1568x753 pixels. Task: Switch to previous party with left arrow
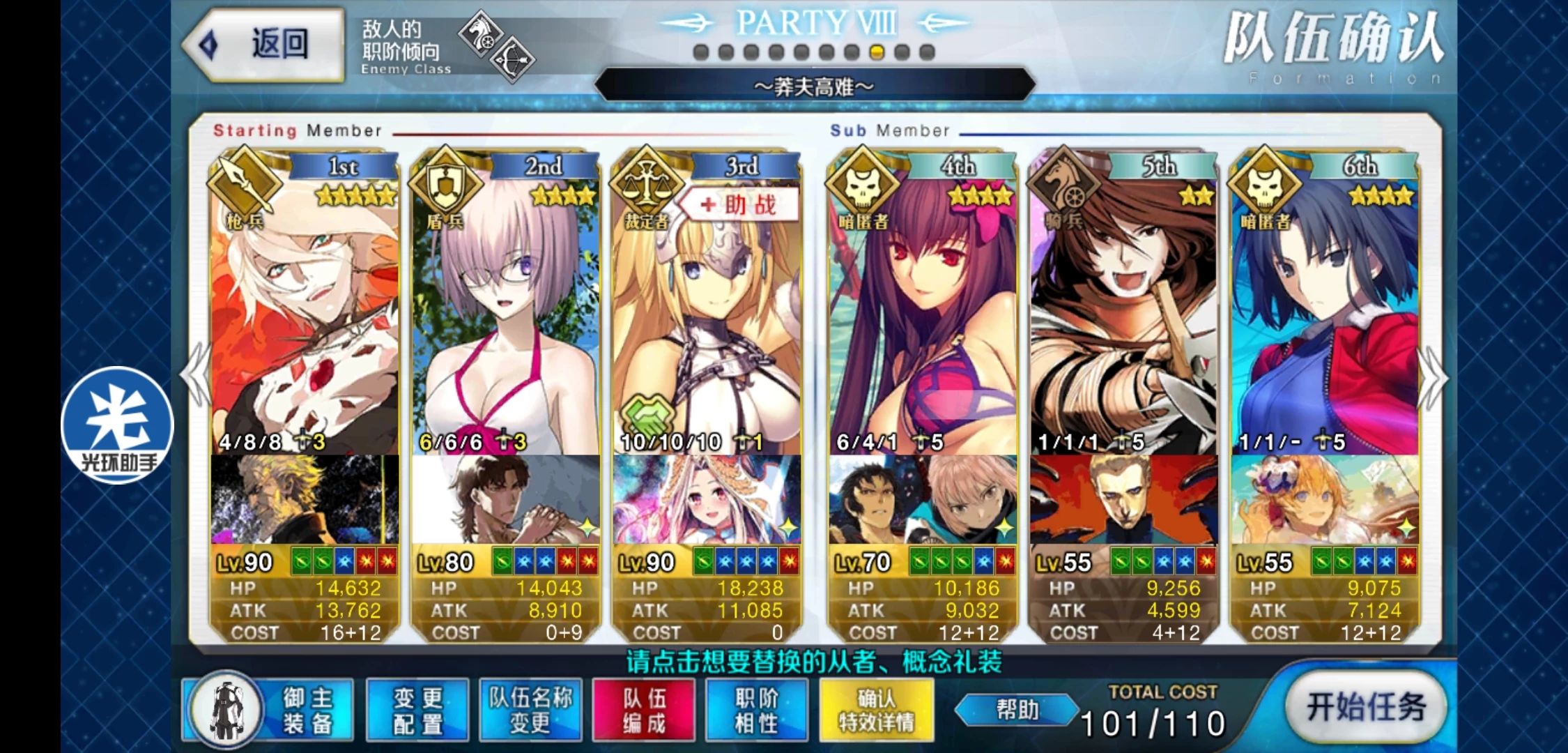[195, 375]
